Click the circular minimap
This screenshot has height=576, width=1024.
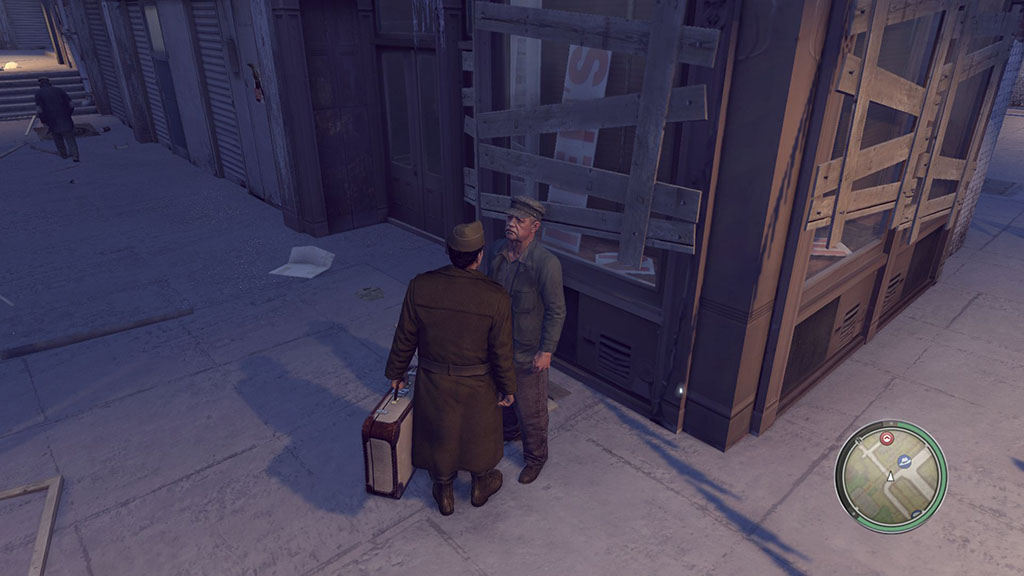(x=890, y=476)
